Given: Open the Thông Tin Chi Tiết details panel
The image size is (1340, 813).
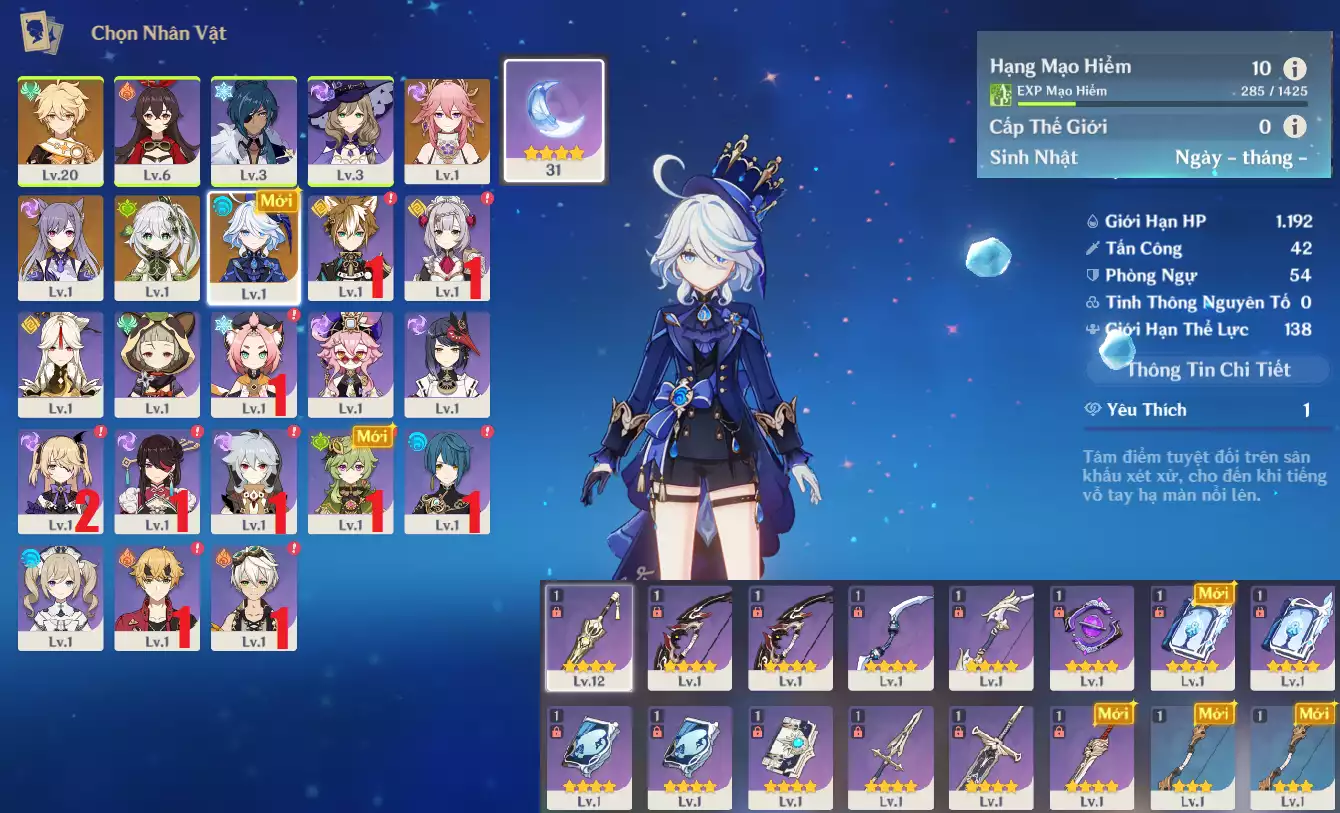Looking at the screenshot, I should (x=1207, y=370).
